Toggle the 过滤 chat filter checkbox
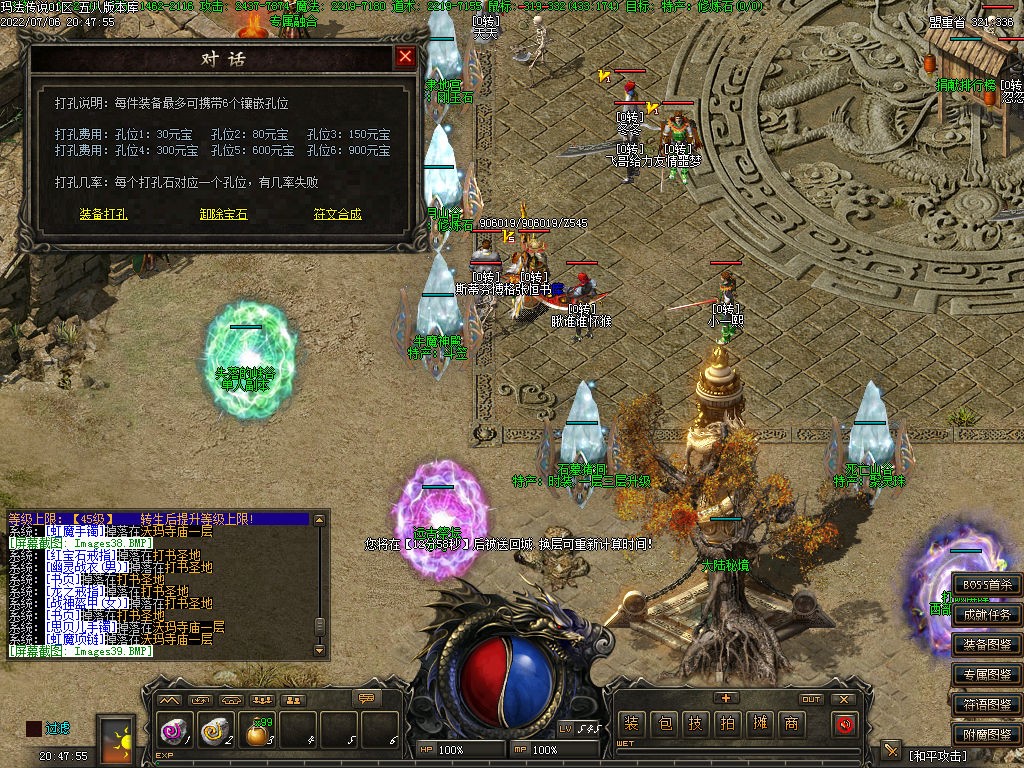This screenshot has height=768, width=1024. (34, 729)
